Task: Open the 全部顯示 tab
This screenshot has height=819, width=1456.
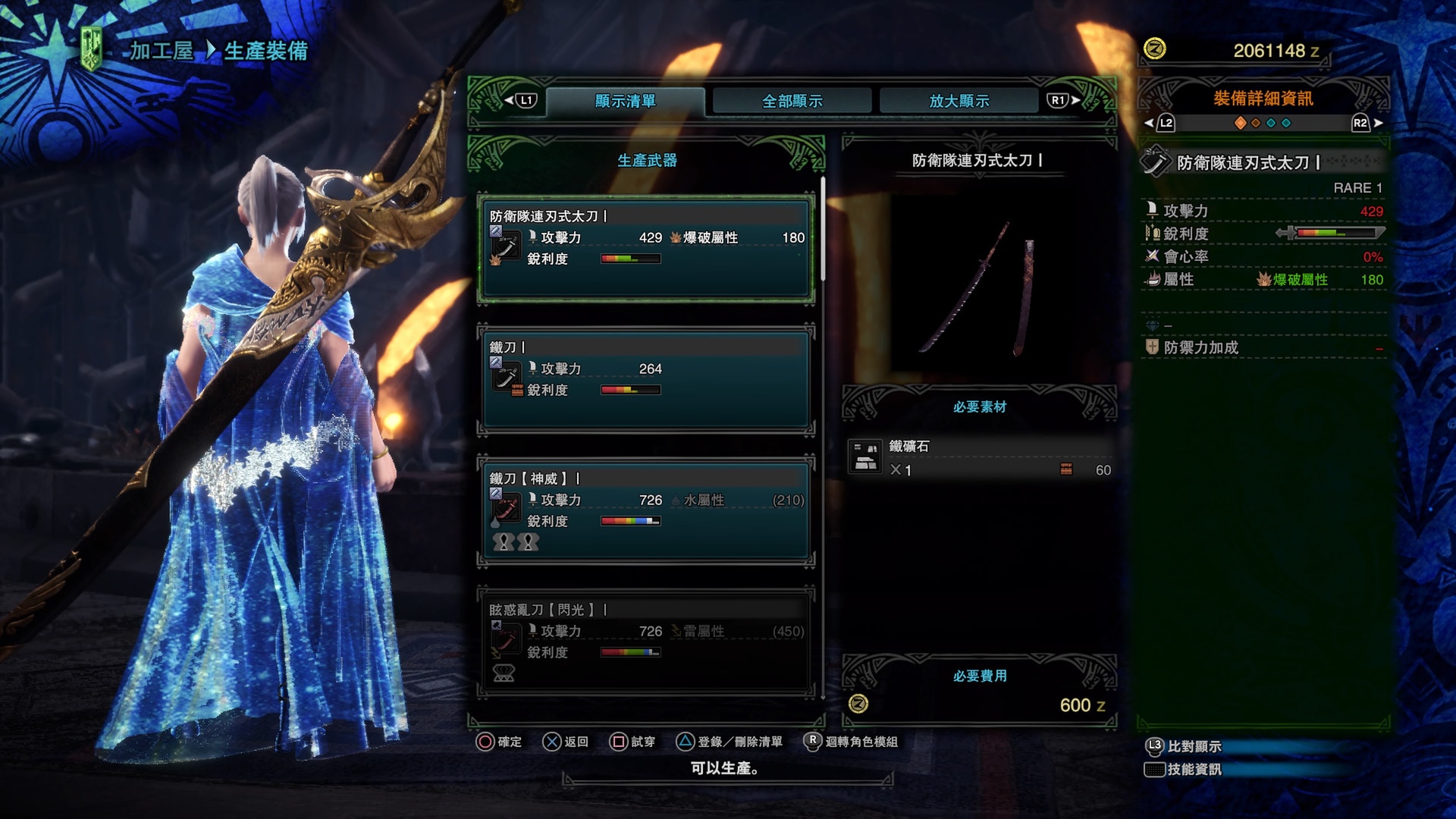Action: coord(792,101)
